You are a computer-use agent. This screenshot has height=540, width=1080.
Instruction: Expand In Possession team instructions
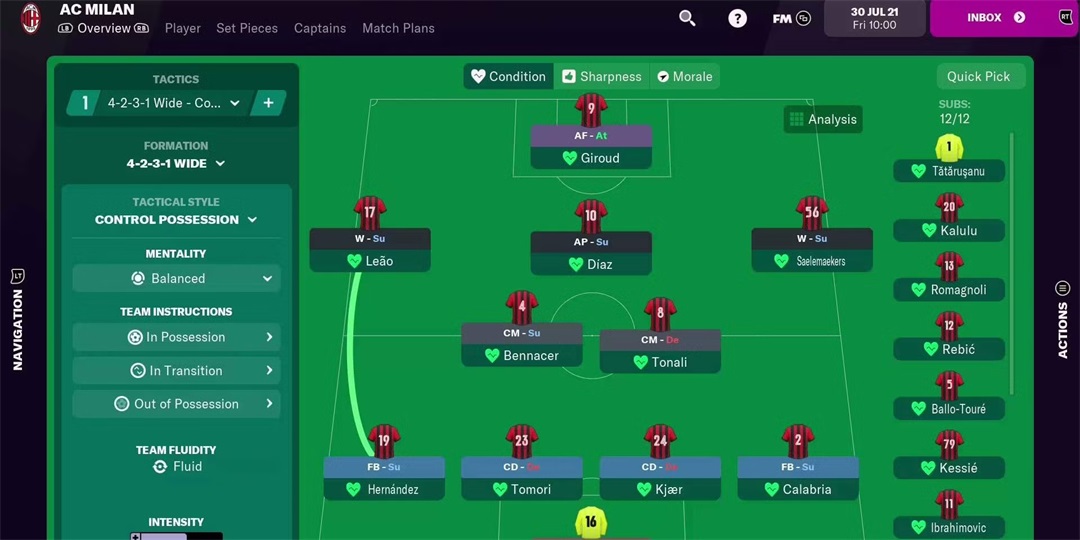(176, 337)
